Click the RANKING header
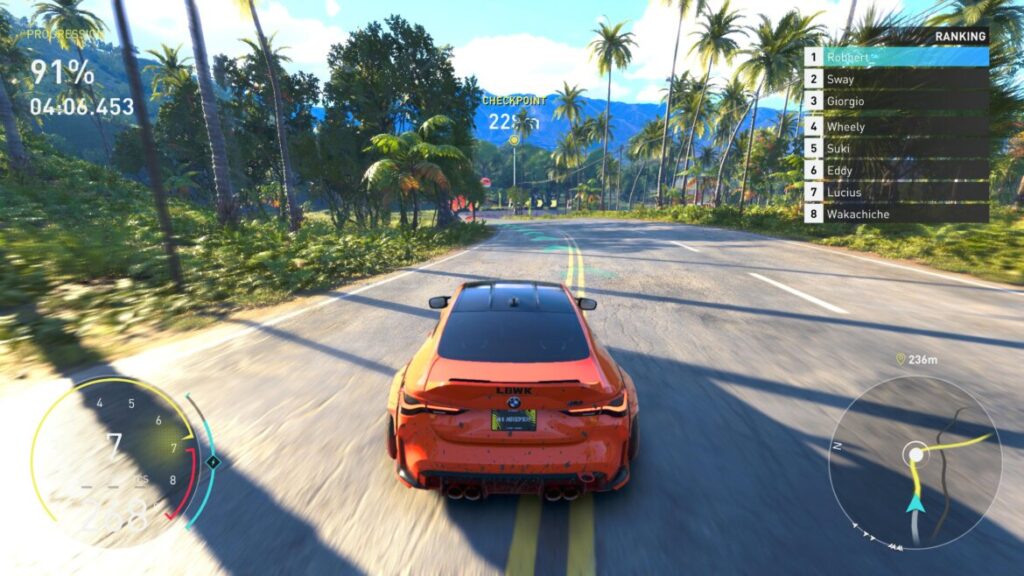The width and height of the screenshot is (1024, 576). click(x=960, y=36)
